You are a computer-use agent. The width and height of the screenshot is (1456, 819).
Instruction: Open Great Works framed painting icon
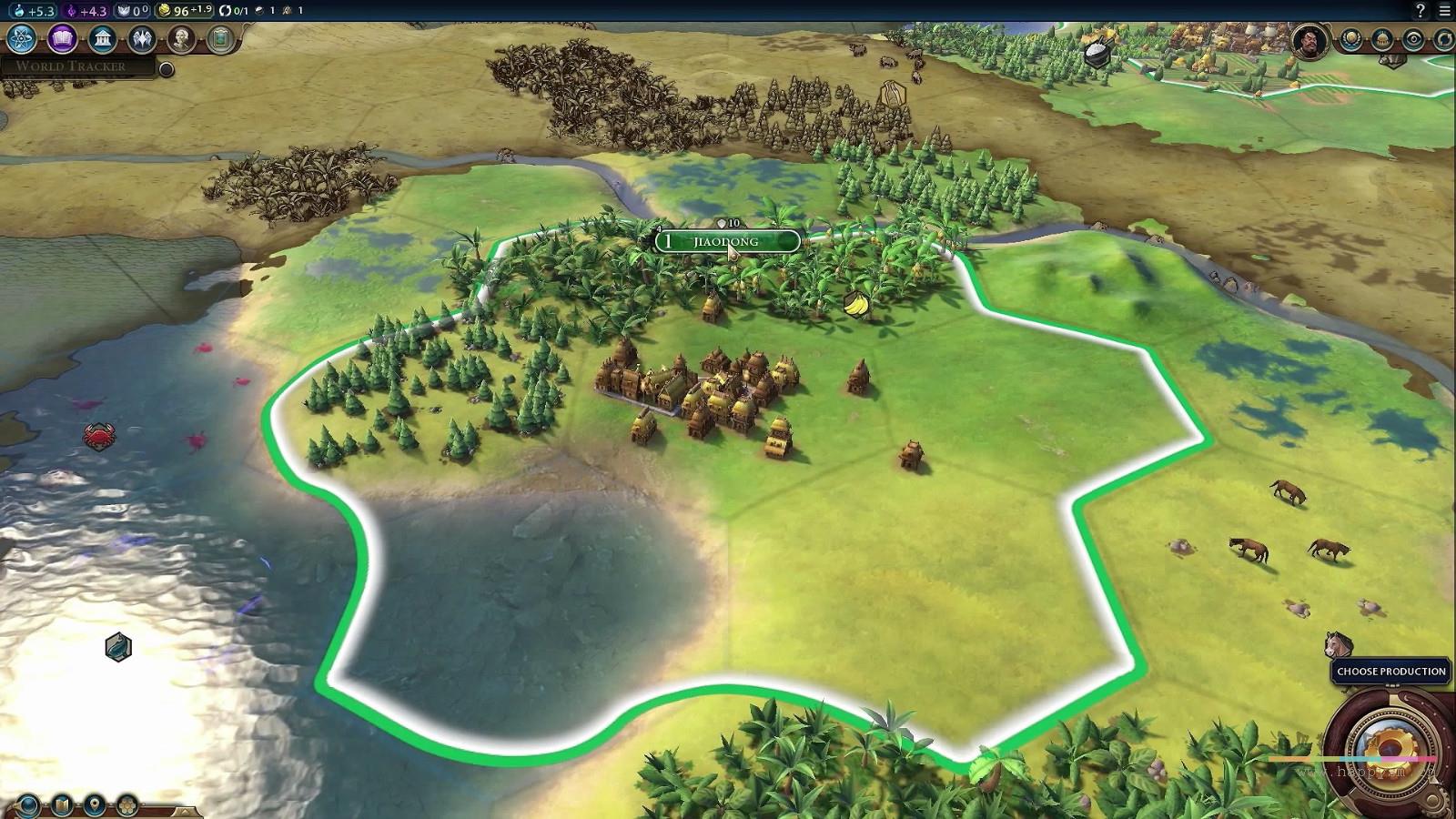(x=220, y=39)
